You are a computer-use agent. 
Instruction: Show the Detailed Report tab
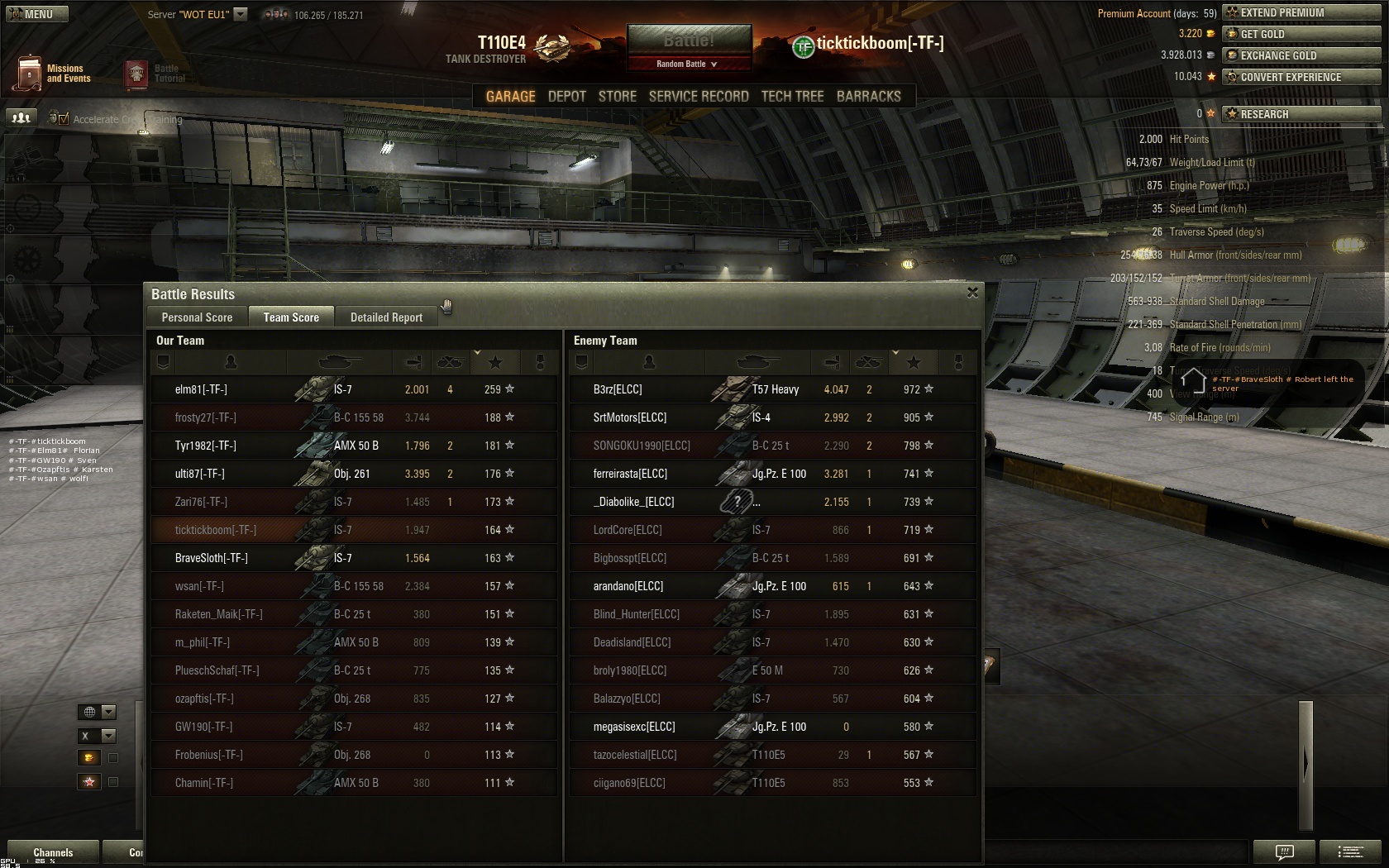[386, 317]
